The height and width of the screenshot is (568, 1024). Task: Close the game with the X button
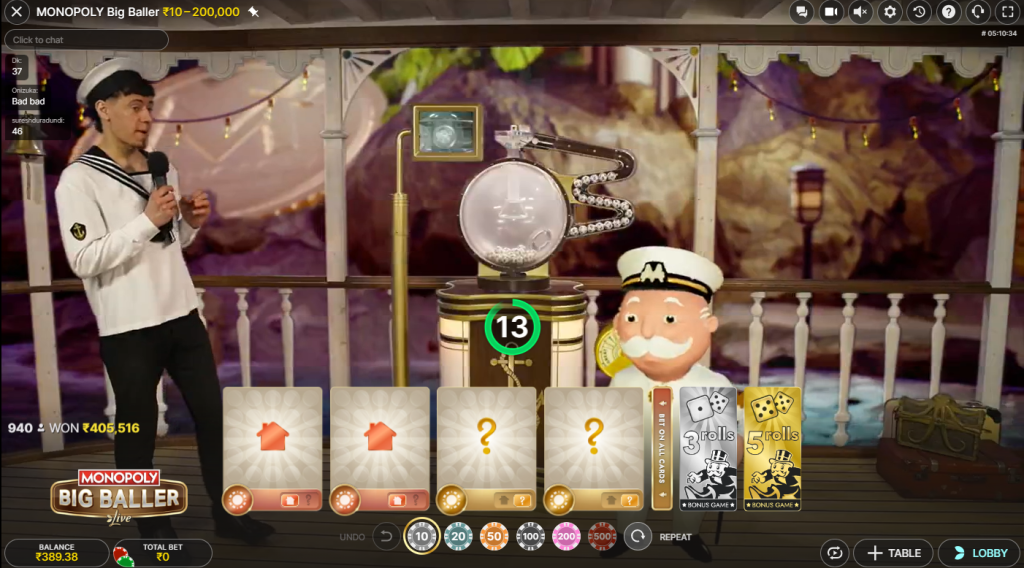pyautogui.click(x=17, y=12)
